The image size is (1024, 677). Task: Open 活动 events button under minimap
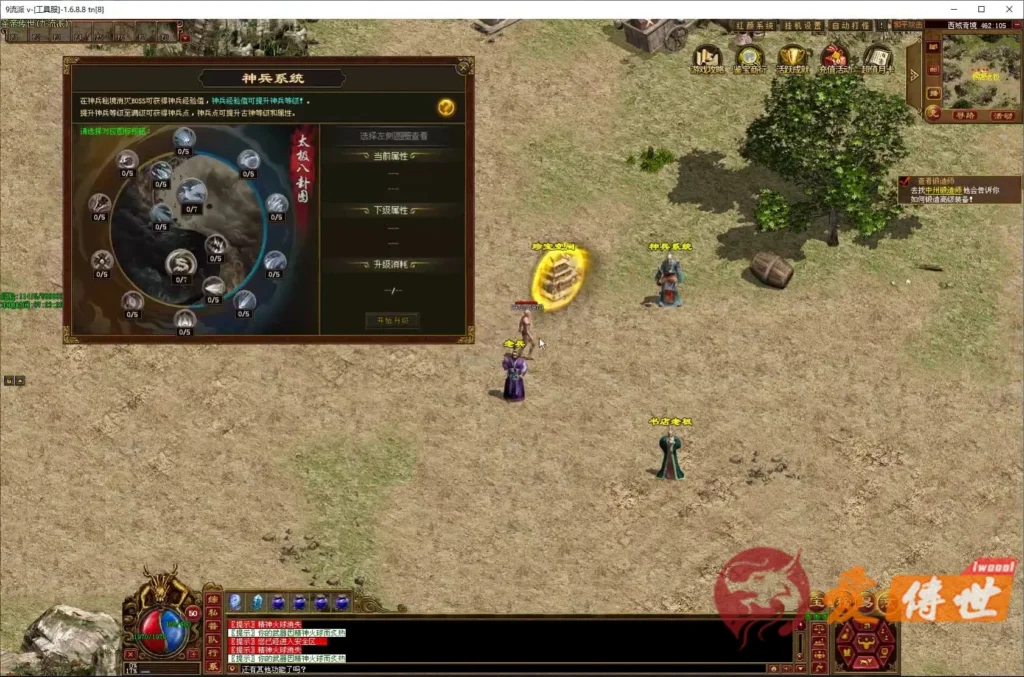pos(1002,115)
